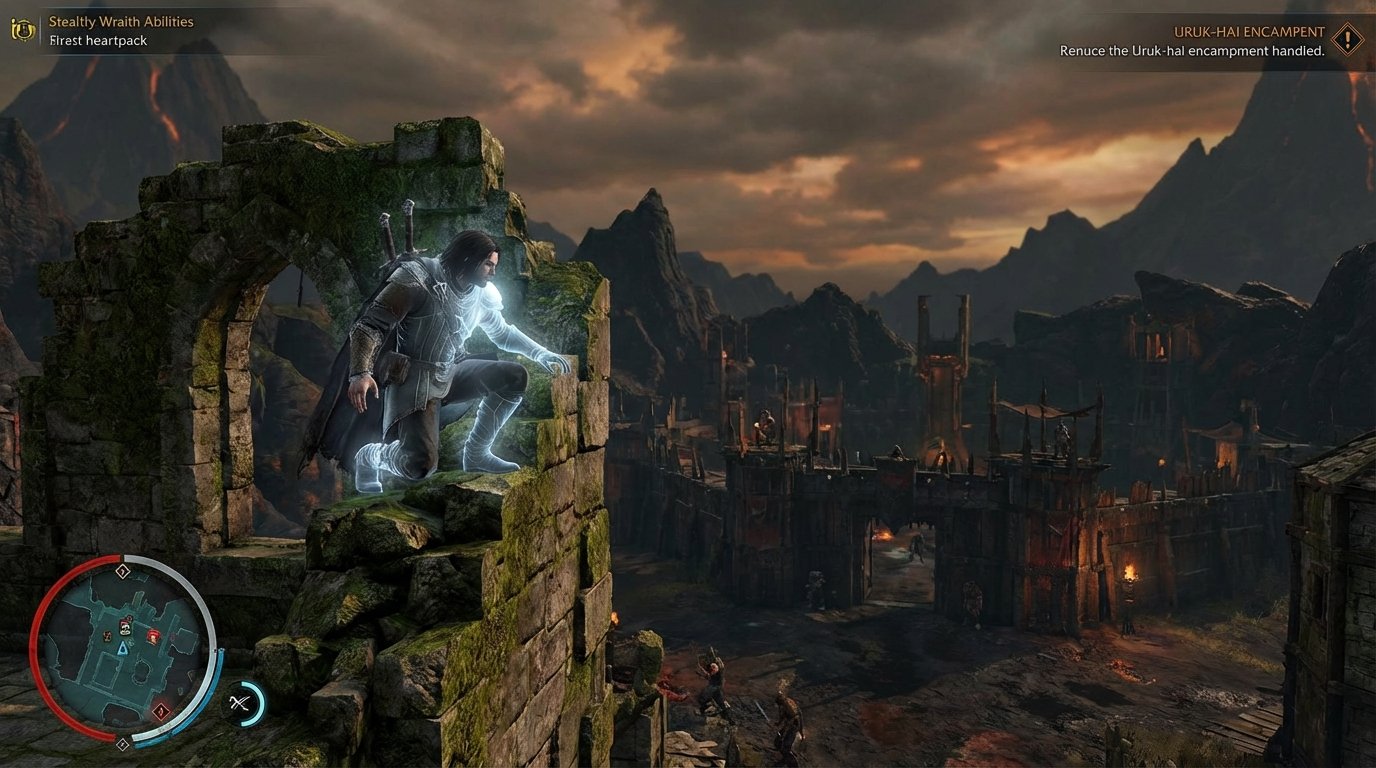Click the red captain portrait icon on the minimap
The height and width of the screenshot is (768, 1376).
click(x=154, y=636)
